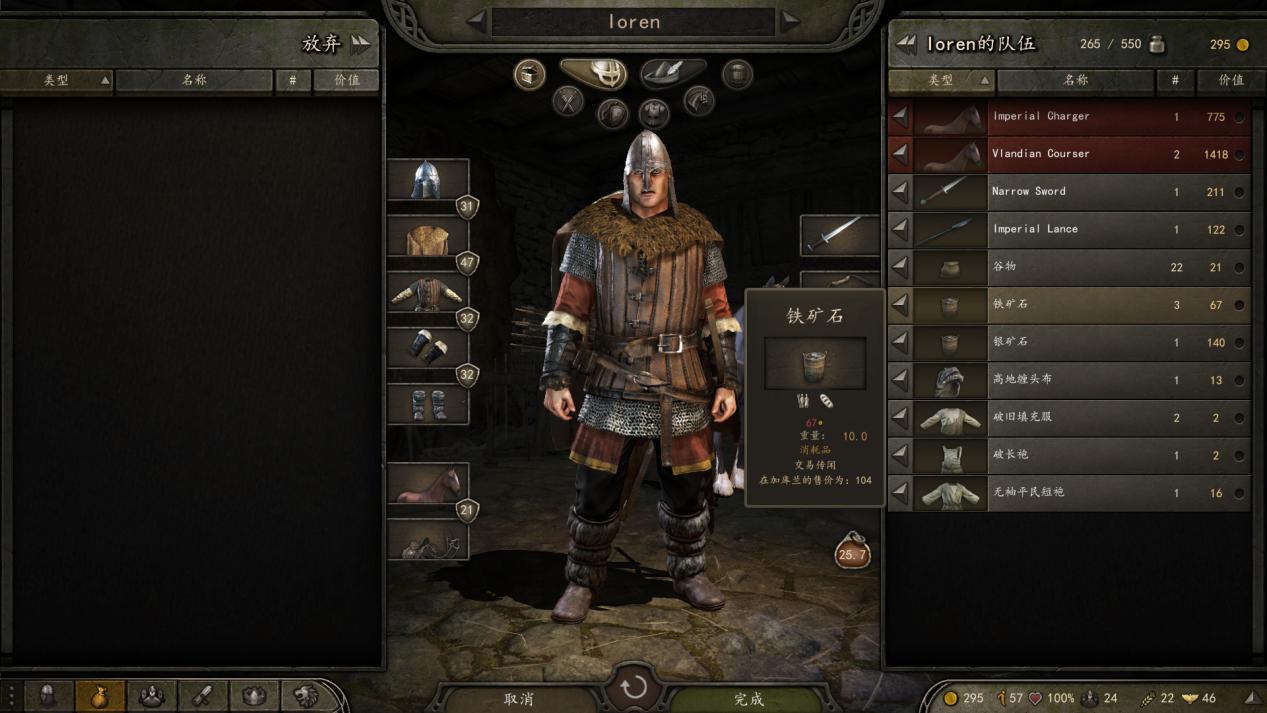
Task: Choose the Imperial Lance row
Action: pos(1068,230)
